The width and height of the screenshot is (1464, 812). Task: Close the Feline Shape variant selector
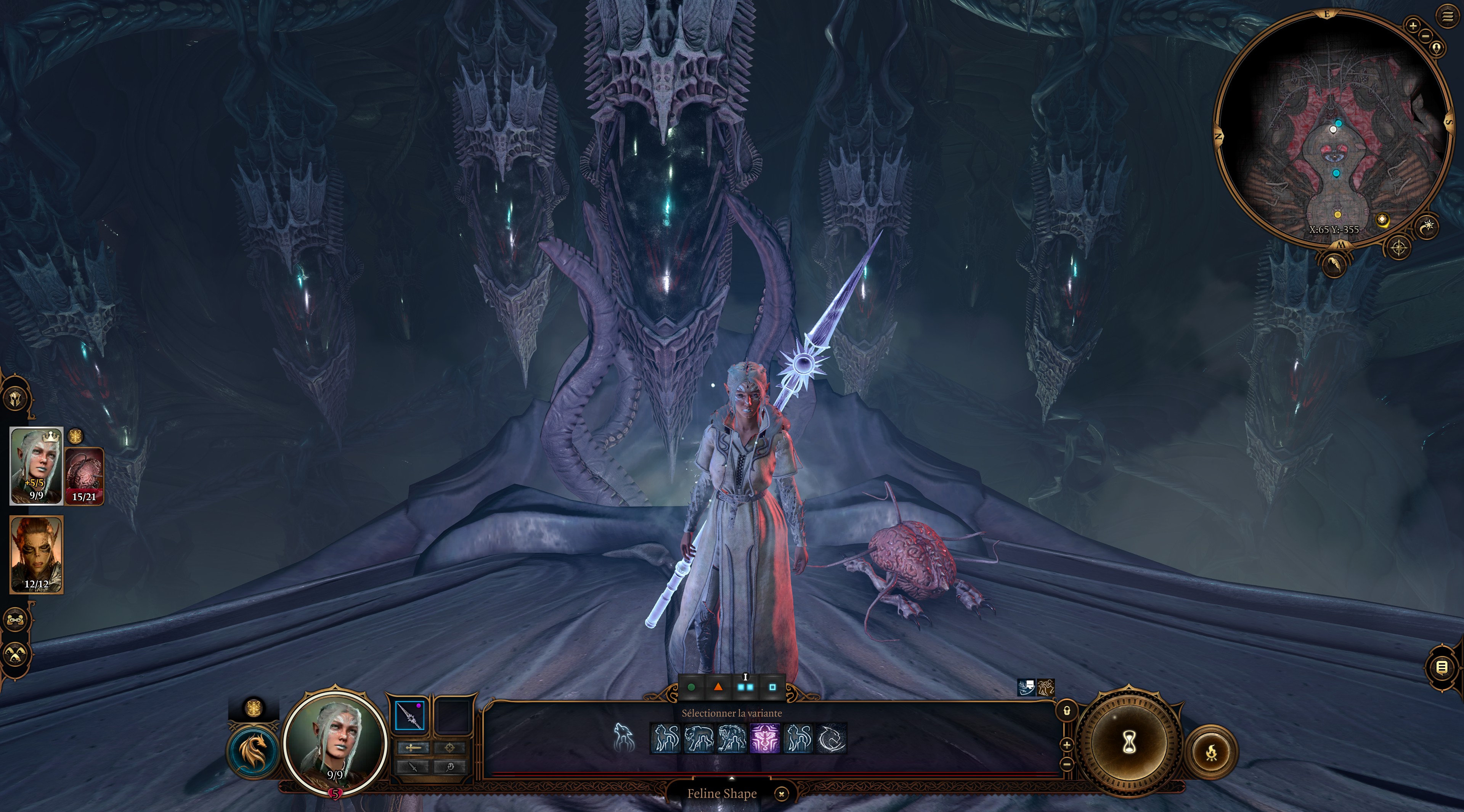coord(782,794)
